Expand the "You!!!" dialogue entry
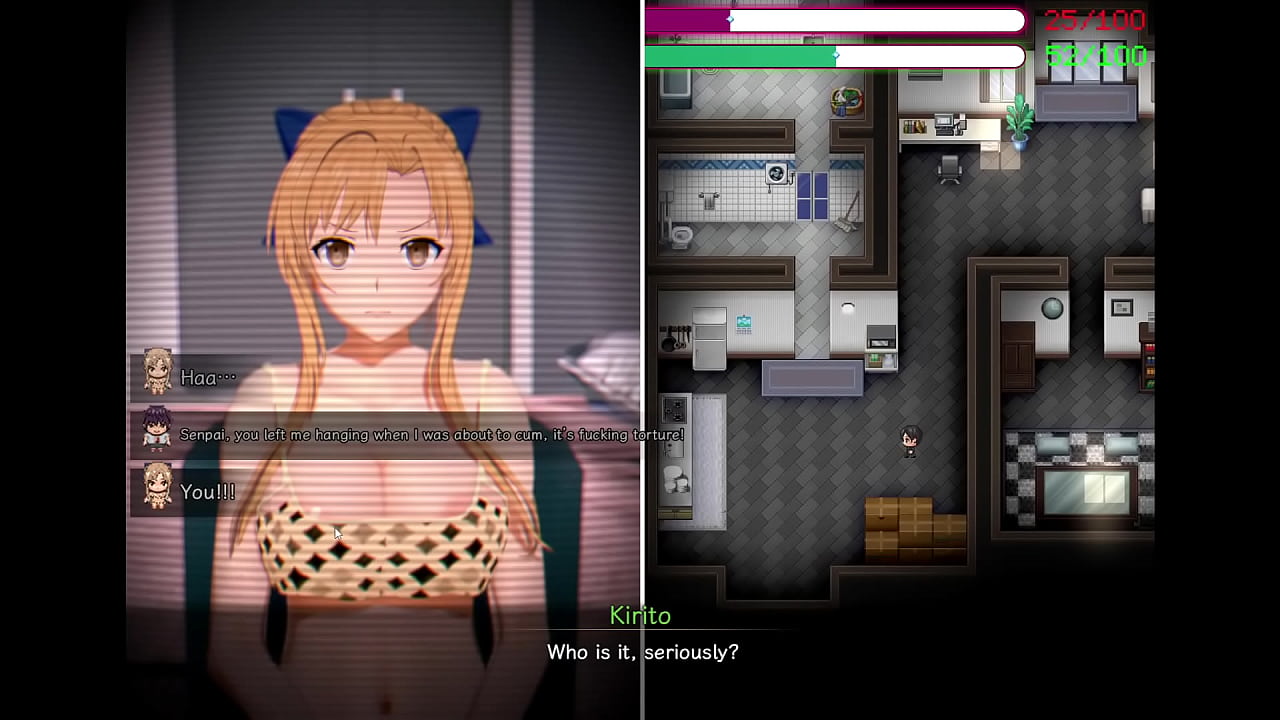Image resolution: width=1280 pixels, height=720 pixels. pos(207,491)
